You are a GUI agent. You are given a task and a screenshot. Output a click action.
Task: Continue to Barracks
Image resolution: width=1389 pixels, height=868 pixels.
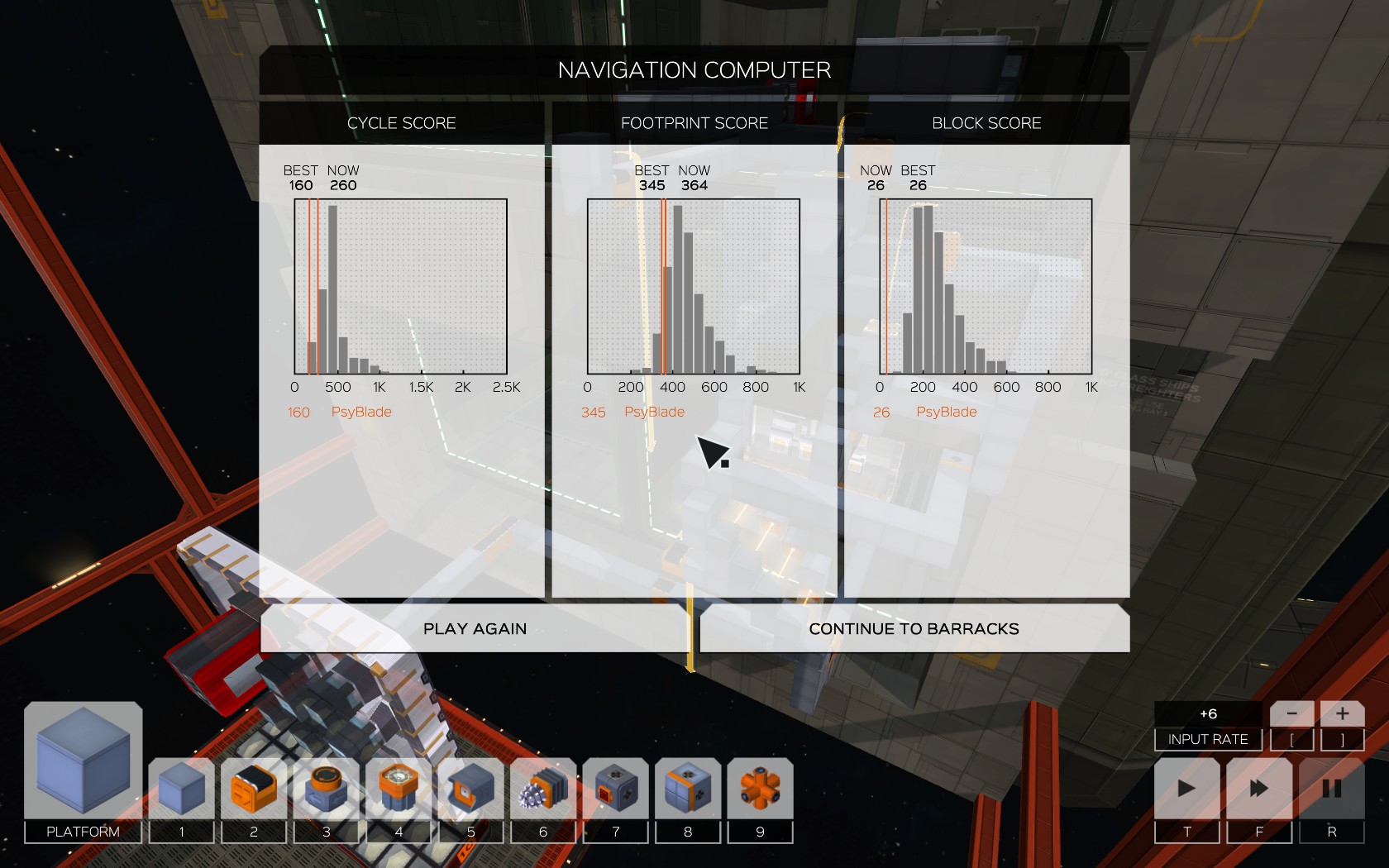(914, 628)
